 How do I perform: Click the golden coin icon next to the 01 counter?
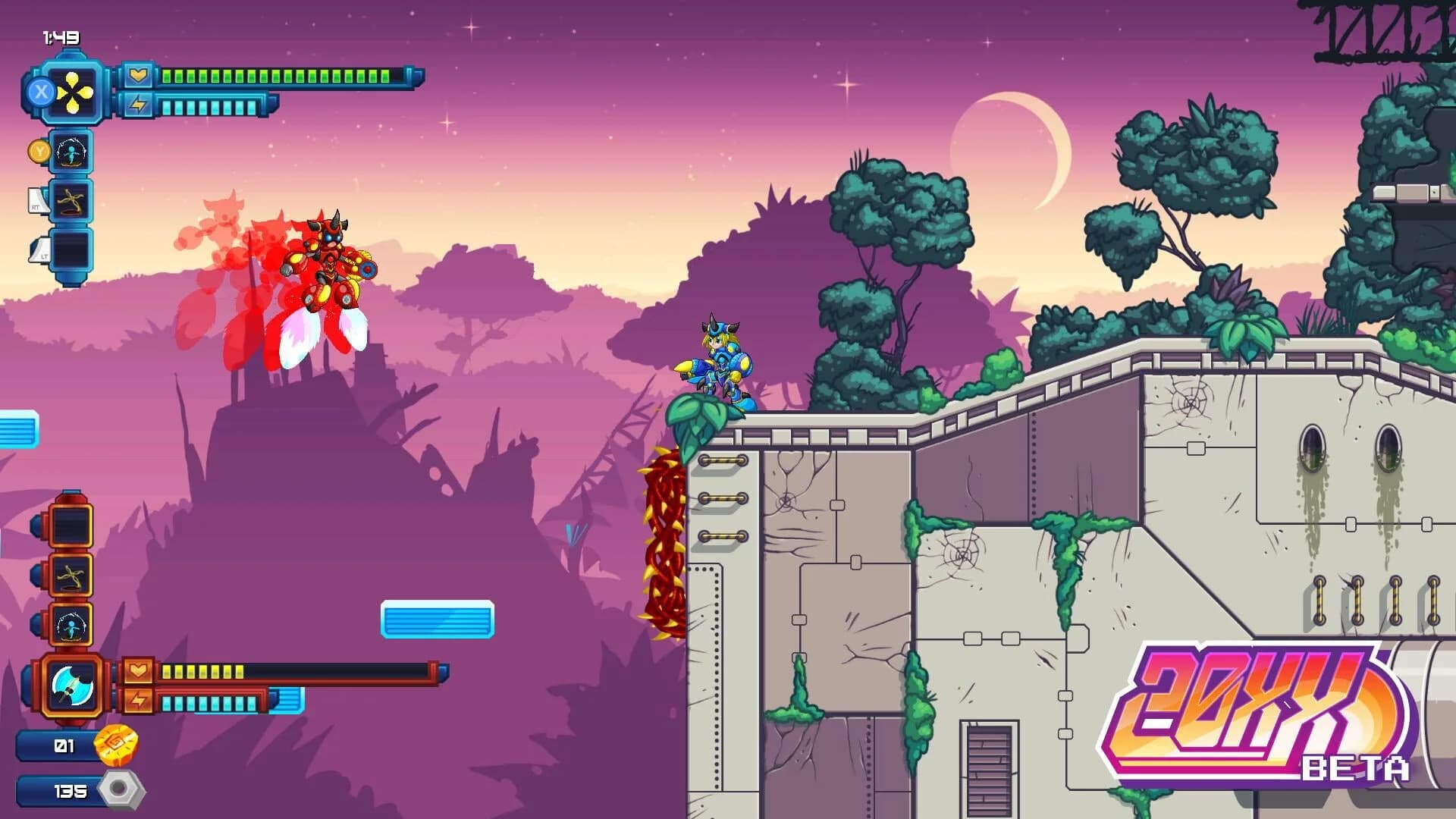point(116,746)
